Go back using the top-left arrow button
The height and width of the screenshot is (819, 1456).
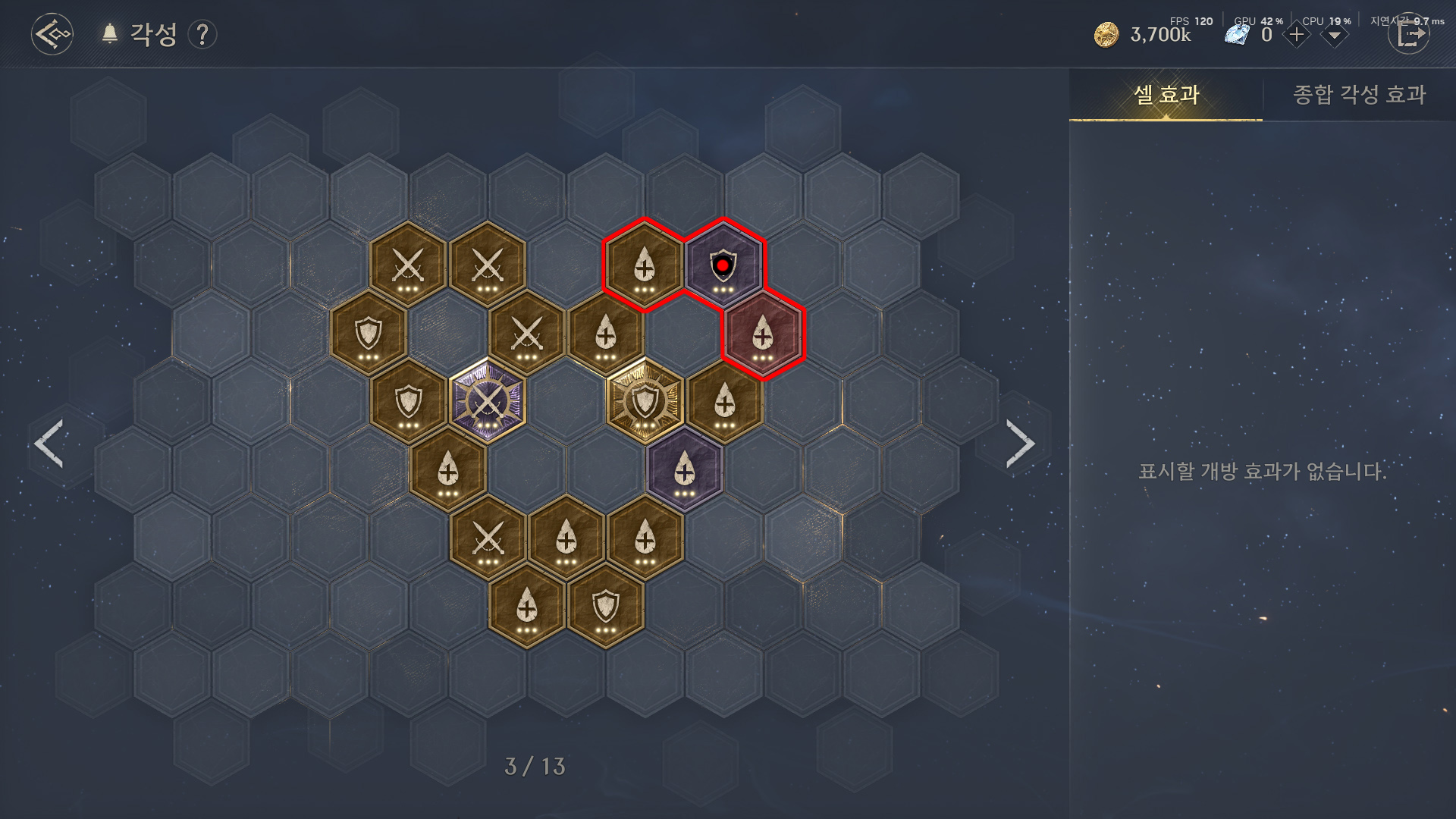(x=52, y=34)
